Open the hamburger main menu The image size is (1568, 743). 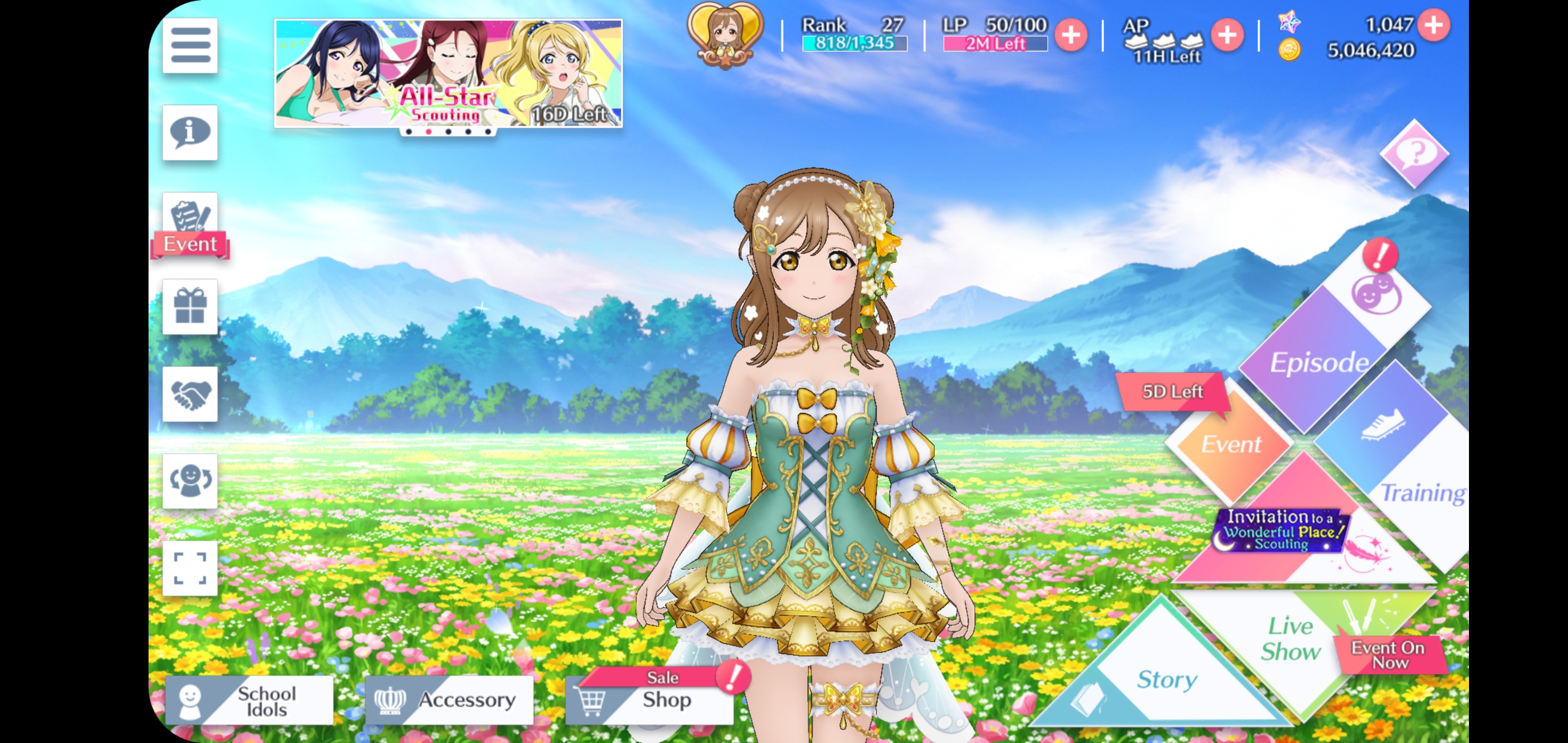pyautogui.click(x=190, y=46)
